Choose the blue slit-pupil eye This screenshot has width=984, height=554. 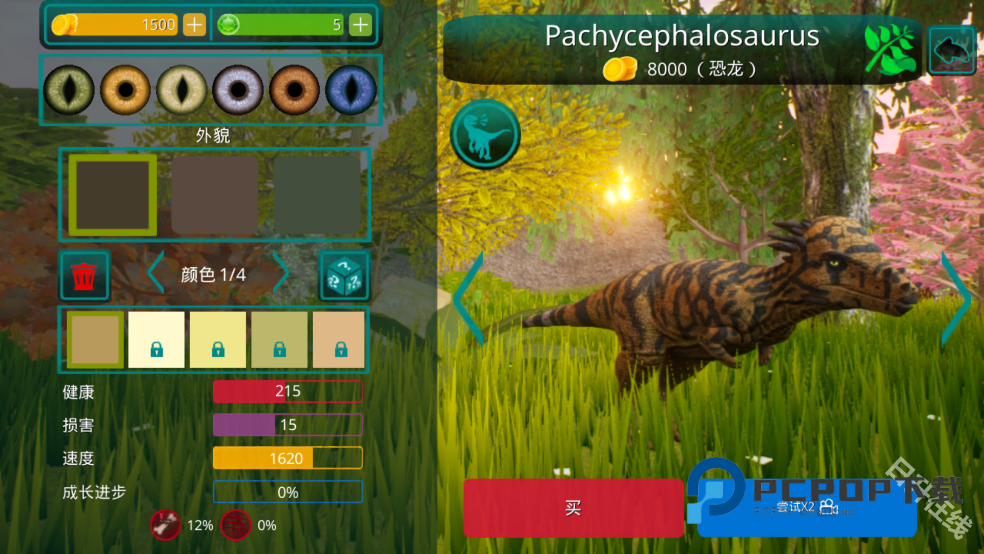click(350, 90)
